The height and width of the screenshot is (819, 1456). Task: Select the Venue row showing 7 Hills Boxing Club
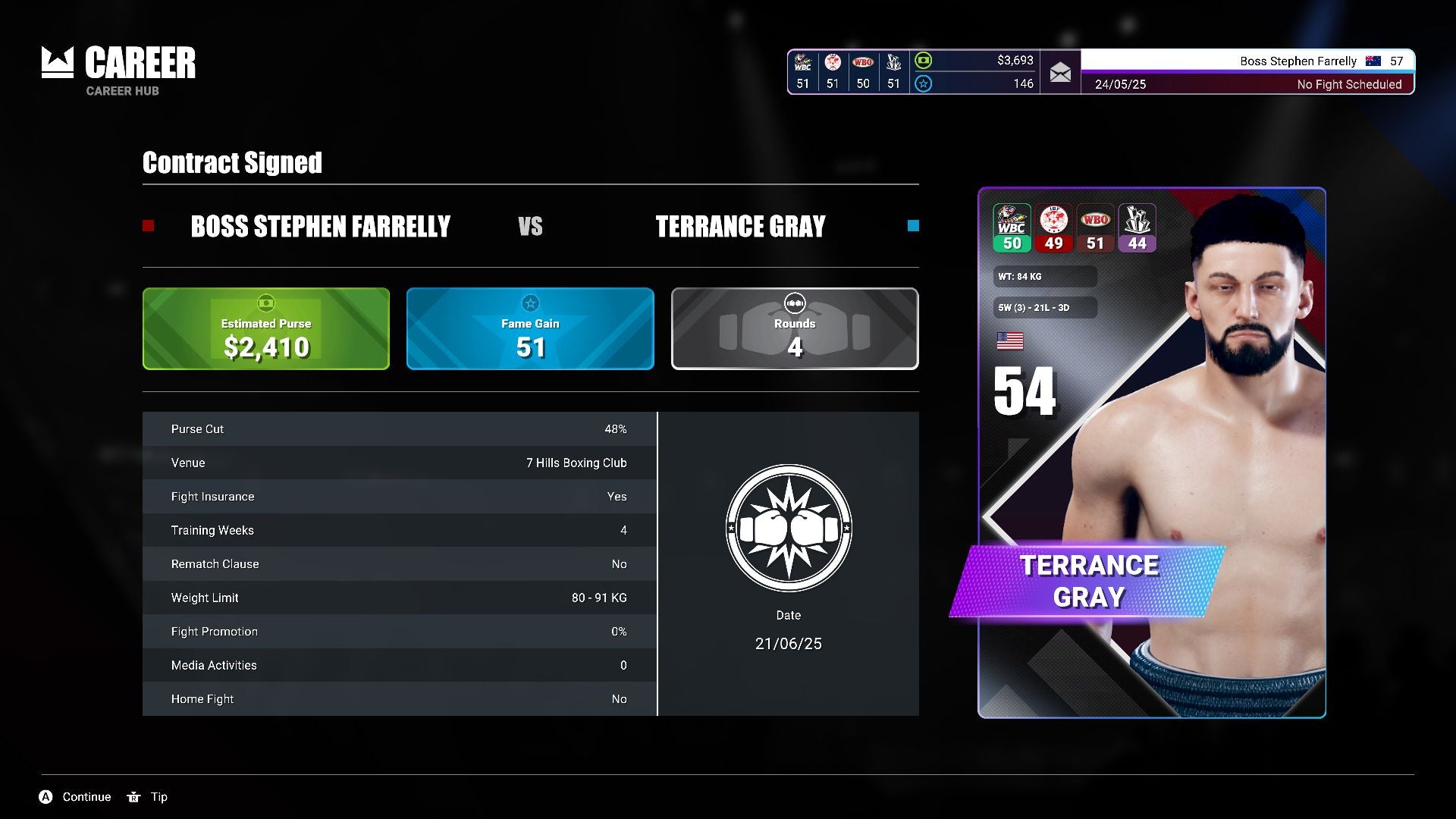coord(399,463)
